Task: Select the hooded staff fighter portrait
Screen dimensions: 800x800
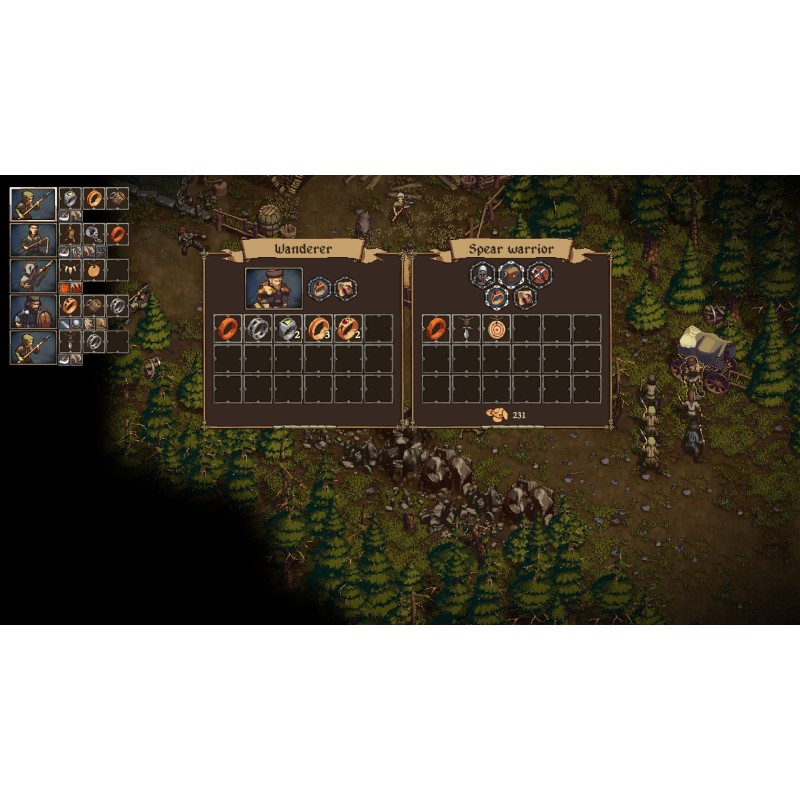Action: click(x=33, y=239)
